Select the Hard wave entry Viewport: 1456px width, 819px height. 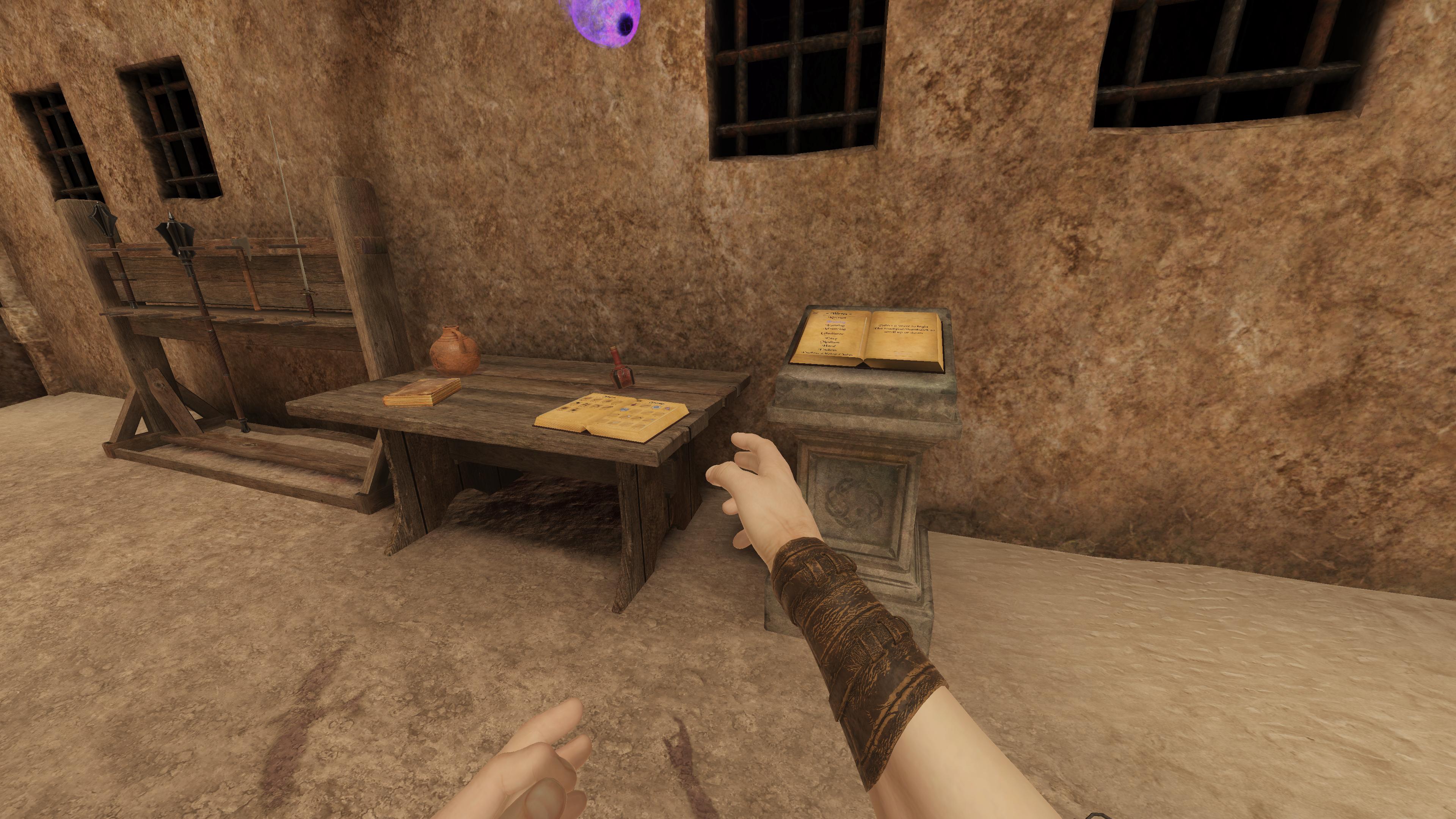pos(829,346)
